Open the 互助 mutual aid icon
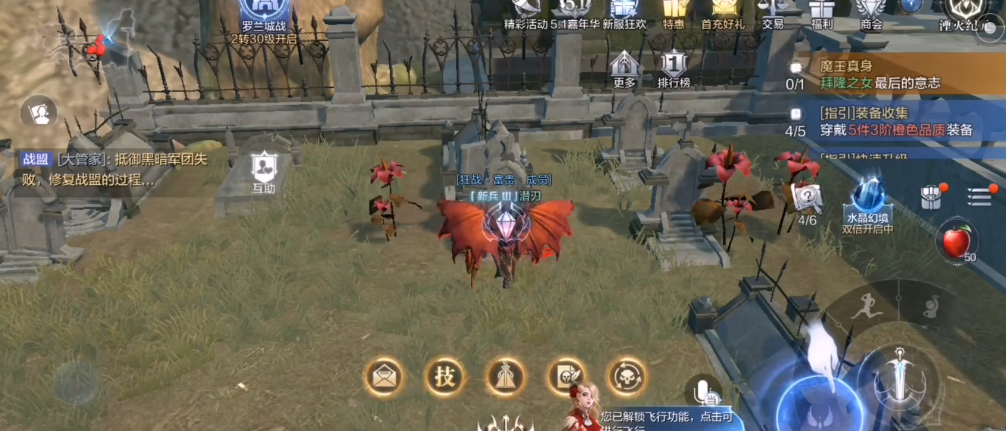 (263, 170)
